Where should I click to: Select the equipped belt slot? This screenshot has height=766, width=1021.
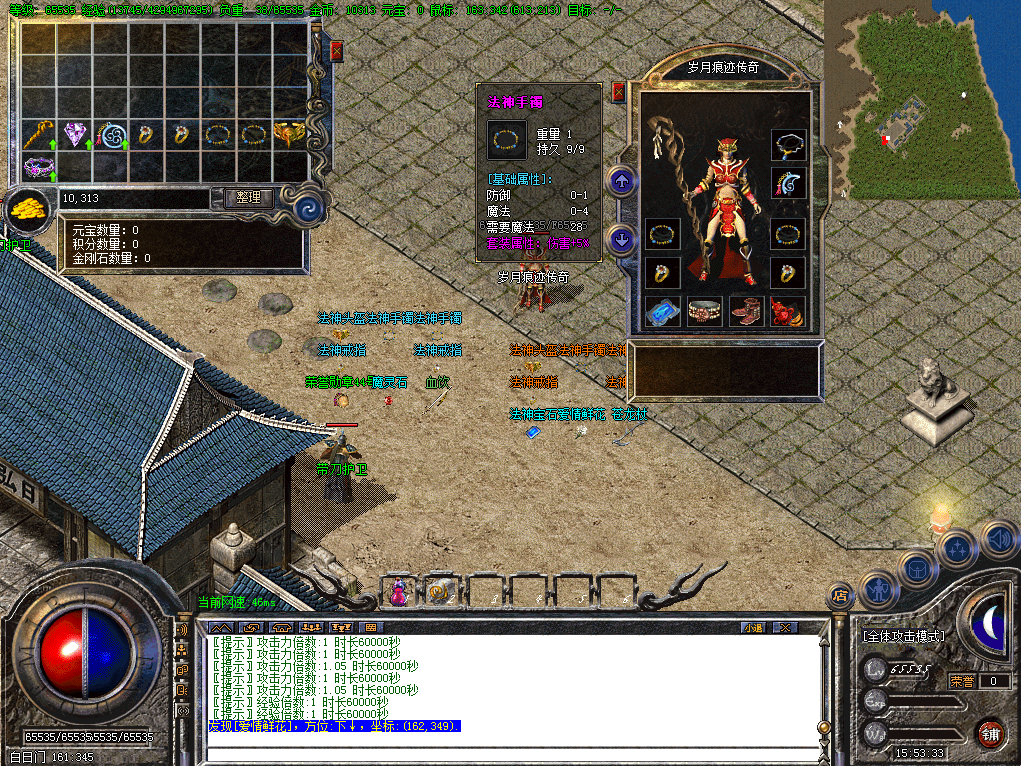tap(704, 312)
